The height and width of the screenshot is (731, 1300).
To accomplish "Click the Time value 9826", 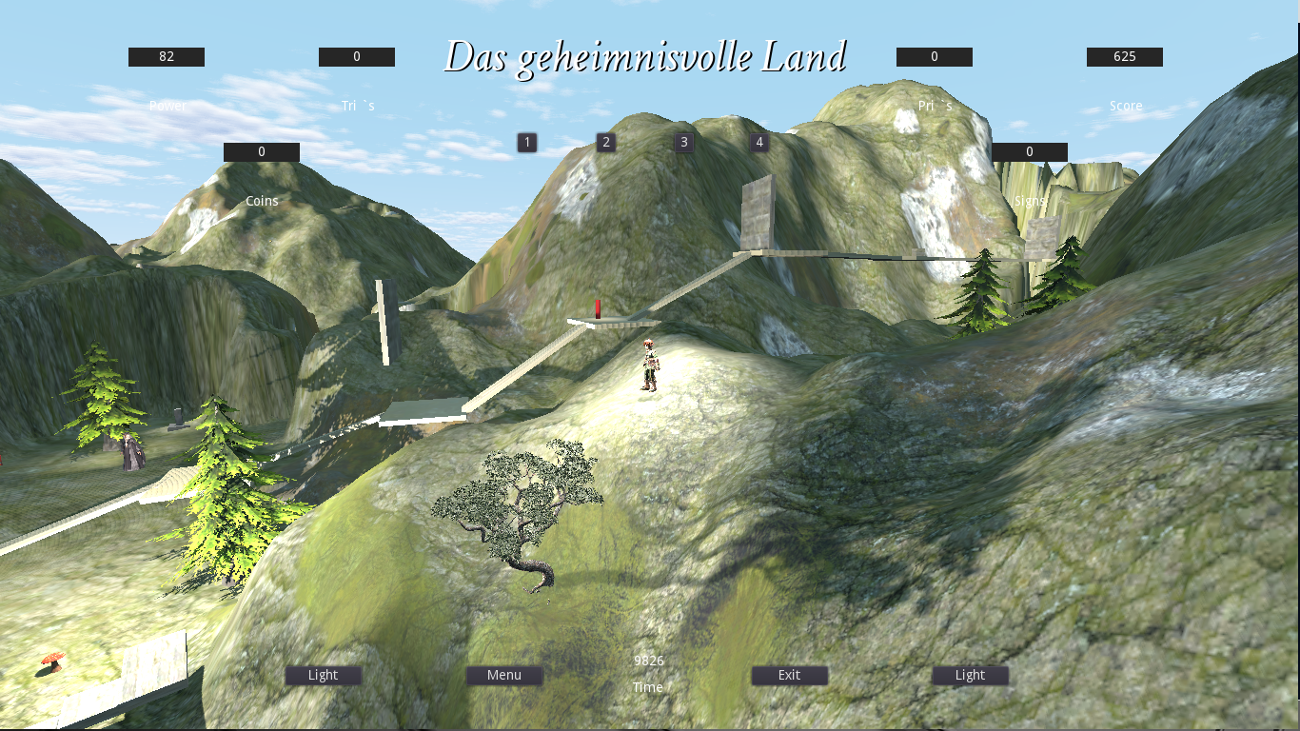I will [648, 661].
